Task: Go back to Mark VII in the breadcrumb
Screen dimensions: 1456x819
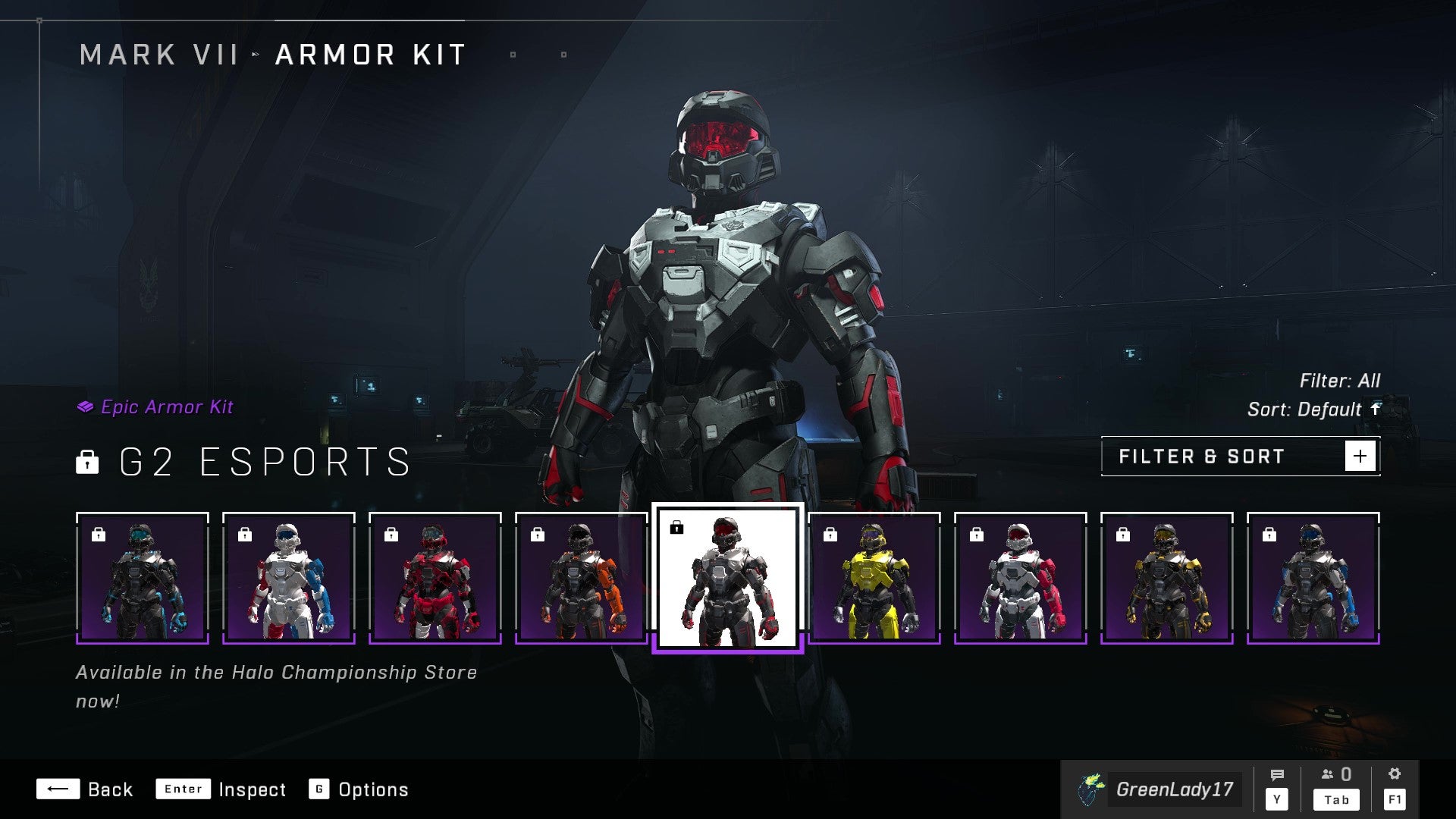Action: point(158,54)
